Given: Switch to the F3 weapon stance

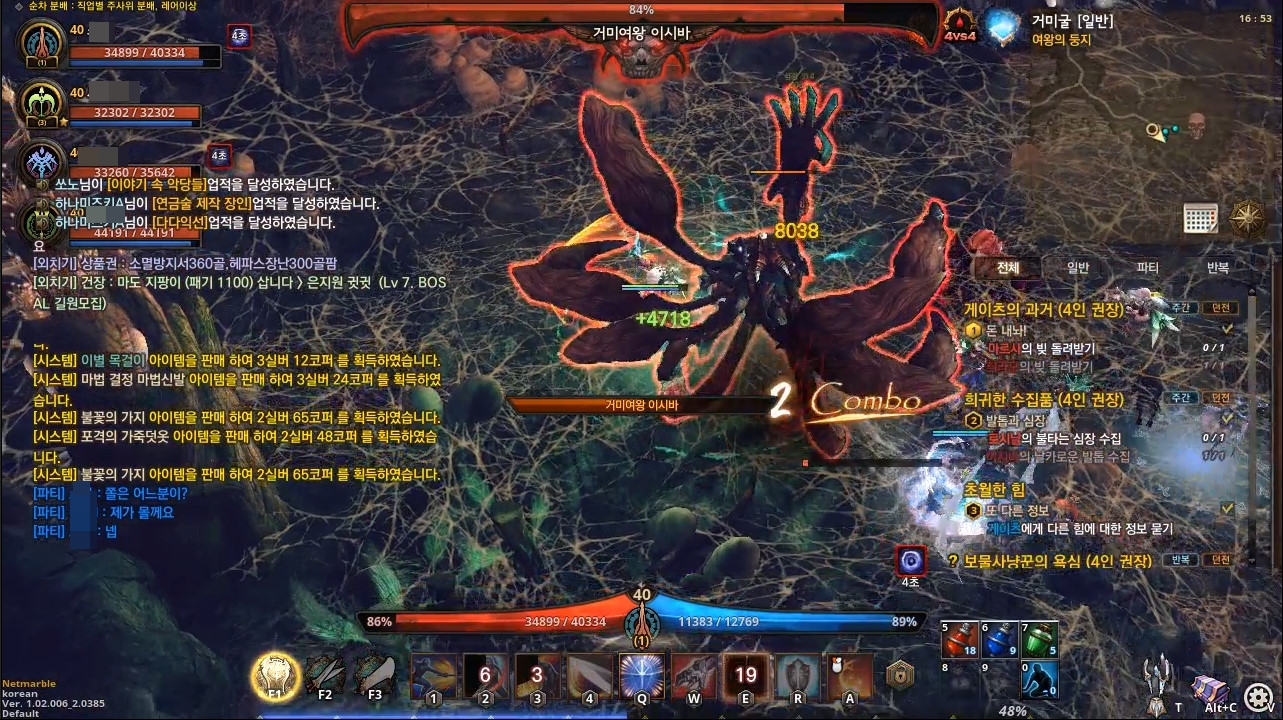Looking at the screenshot, I should [375, 675].
